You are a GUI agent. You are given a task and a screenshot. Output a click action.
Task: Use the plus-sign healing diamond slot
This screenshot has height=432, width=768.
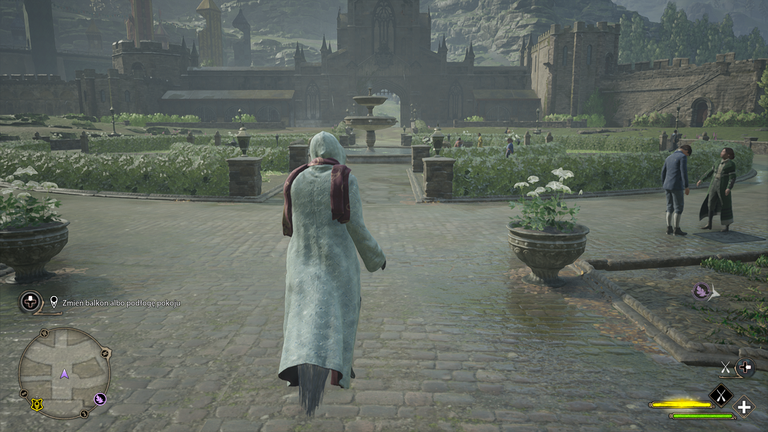point(744,407)
